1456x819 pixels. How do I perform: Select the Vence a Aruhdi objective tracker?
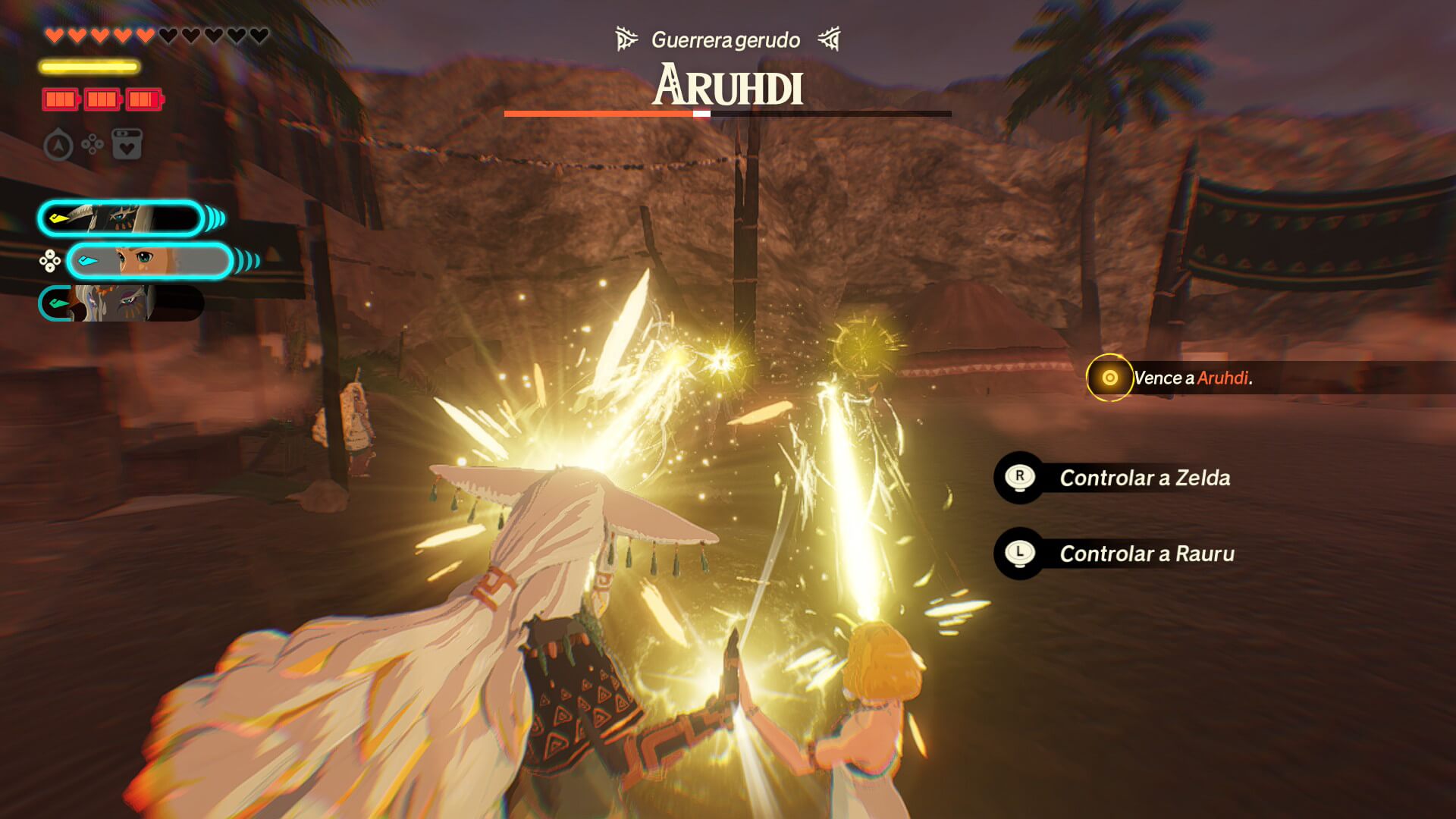[x=1191, y=378]
